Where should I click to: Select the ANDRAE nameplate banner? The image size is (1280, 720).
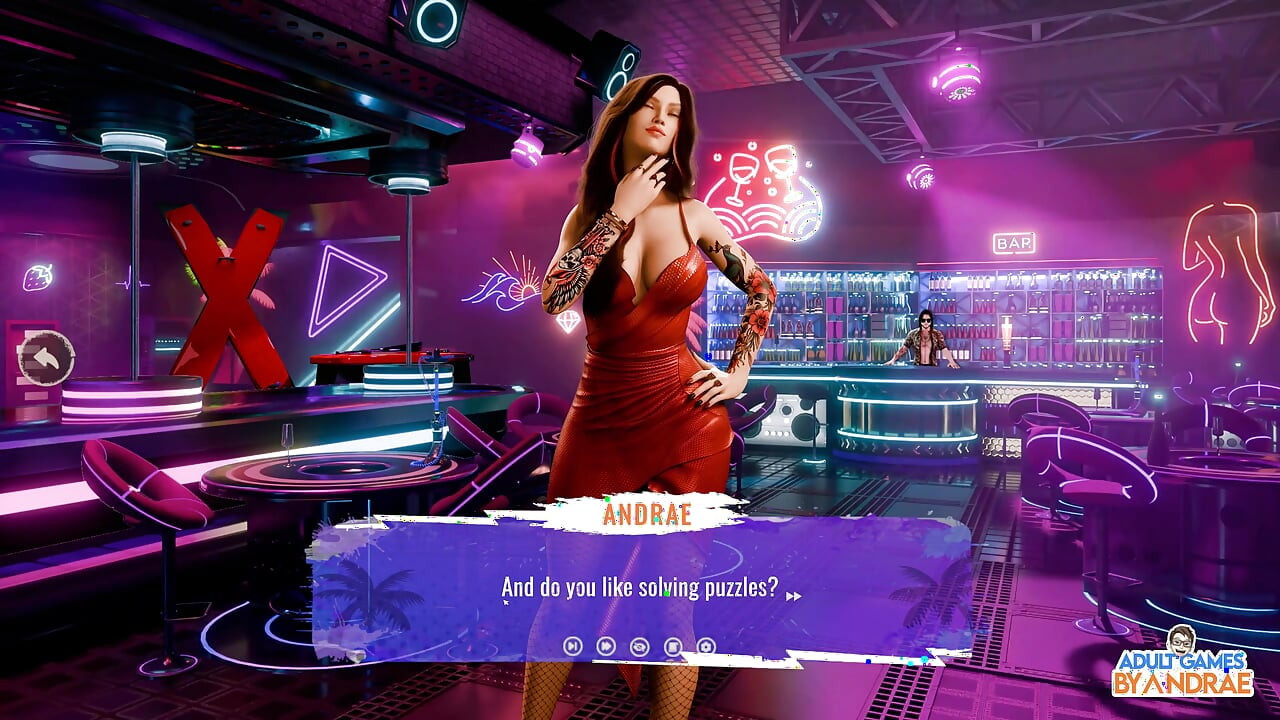coord(650,513)
